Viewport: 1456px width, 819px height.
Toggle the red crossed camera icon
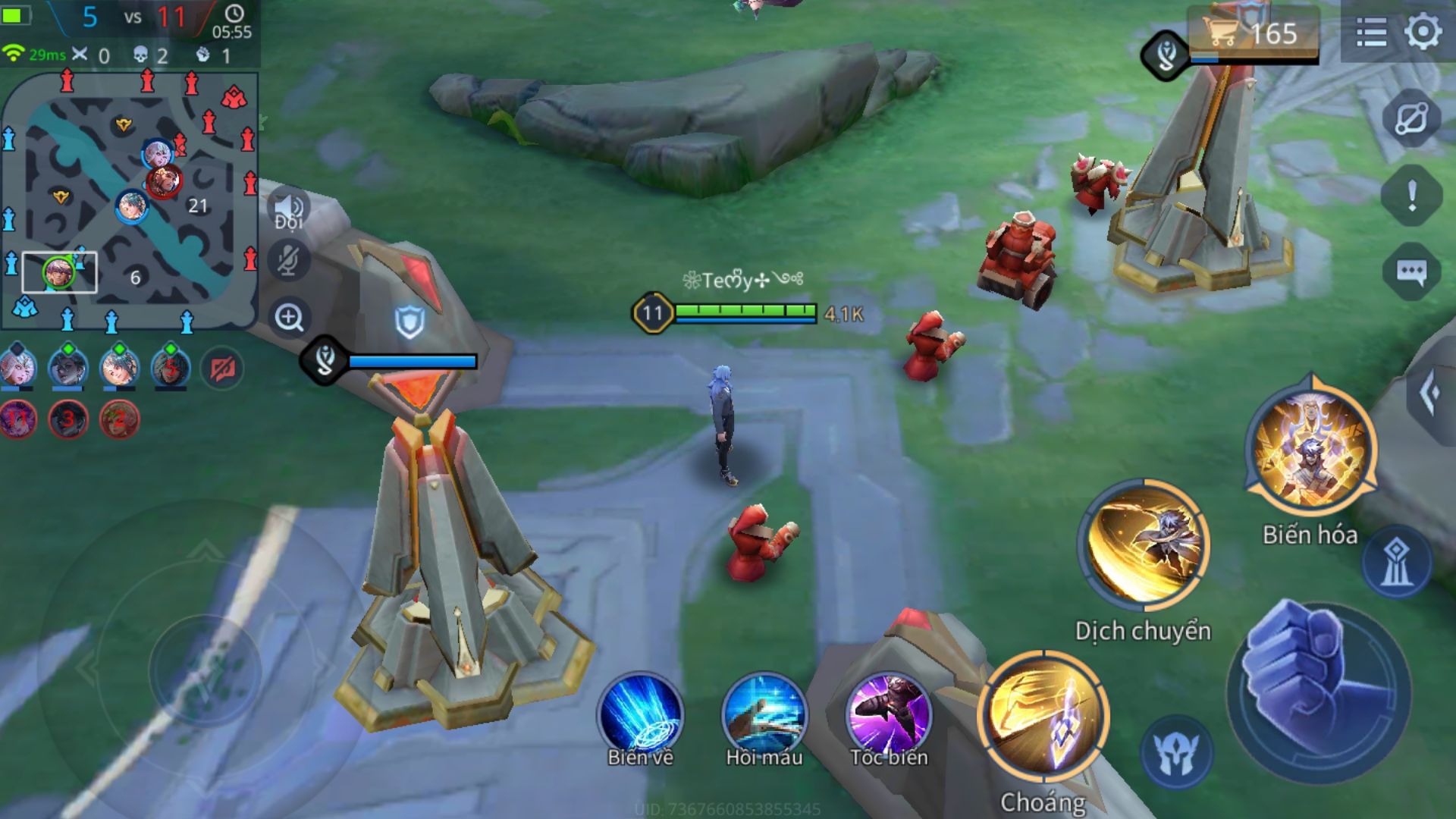pyautogui.click(x=222, y=369)
